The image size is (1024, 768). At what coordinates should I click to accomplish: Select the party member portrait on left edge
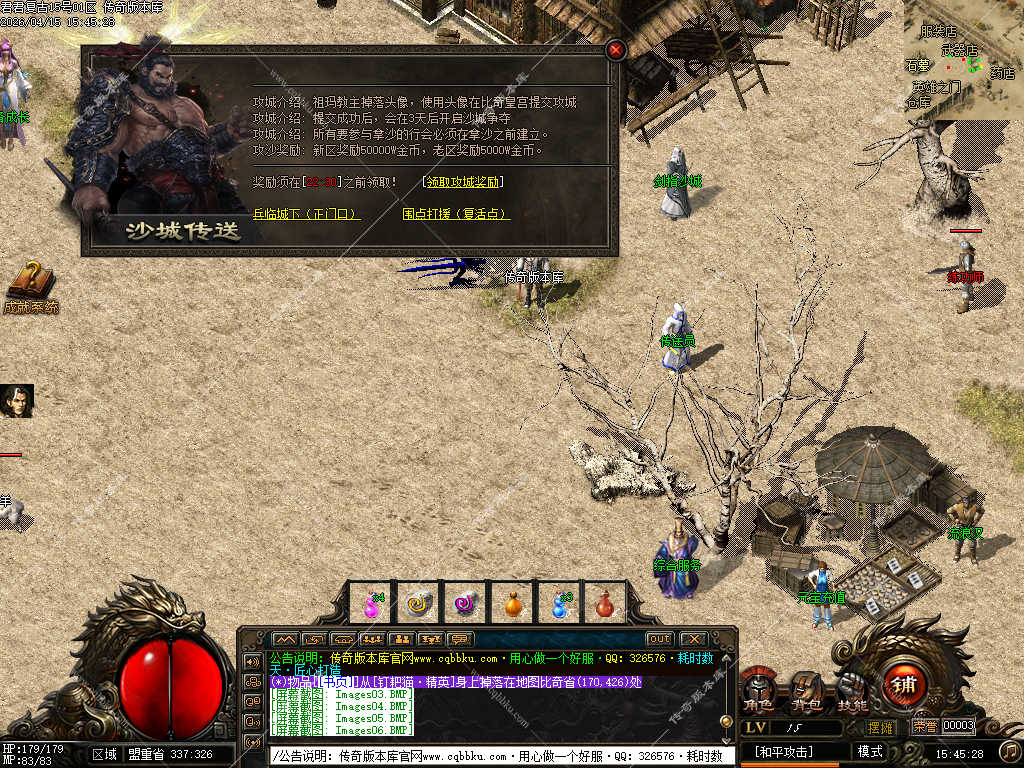(17, 401)
